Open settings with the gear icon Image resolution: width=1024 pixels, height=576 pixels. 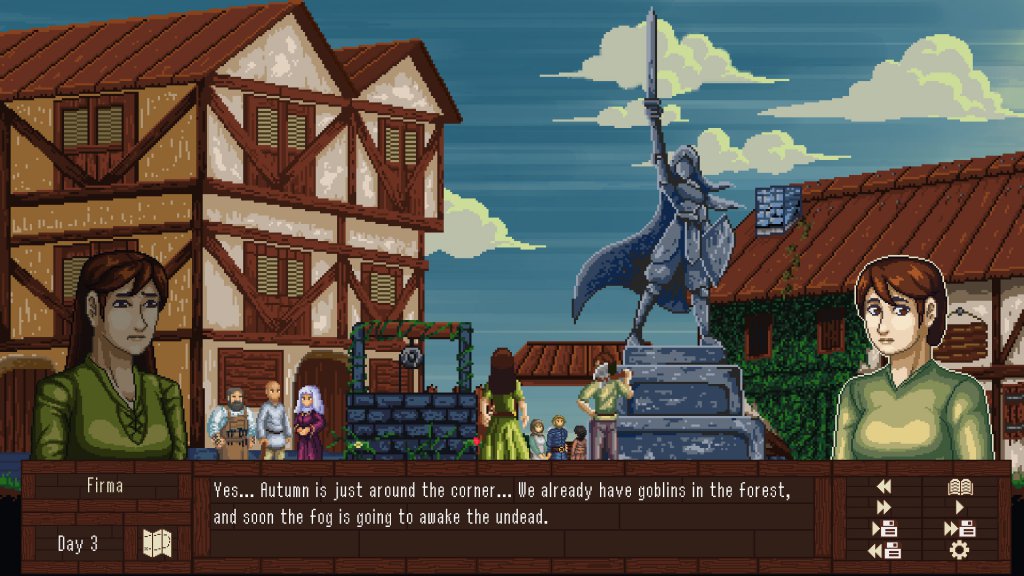(x=960, y=550)
